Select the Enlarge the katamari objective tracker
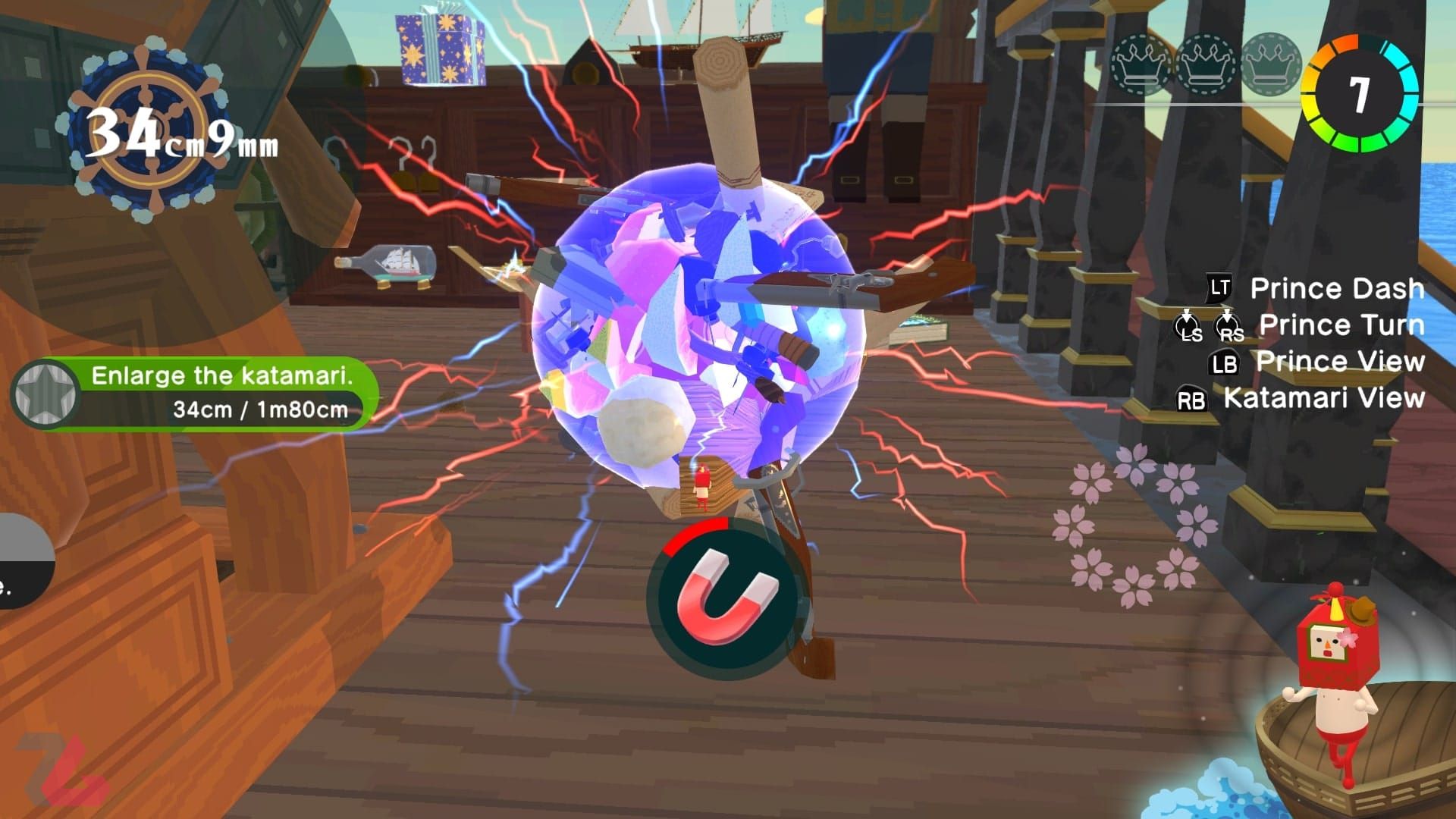Viewport: 1456px width, 819px height. click(196, 394)
